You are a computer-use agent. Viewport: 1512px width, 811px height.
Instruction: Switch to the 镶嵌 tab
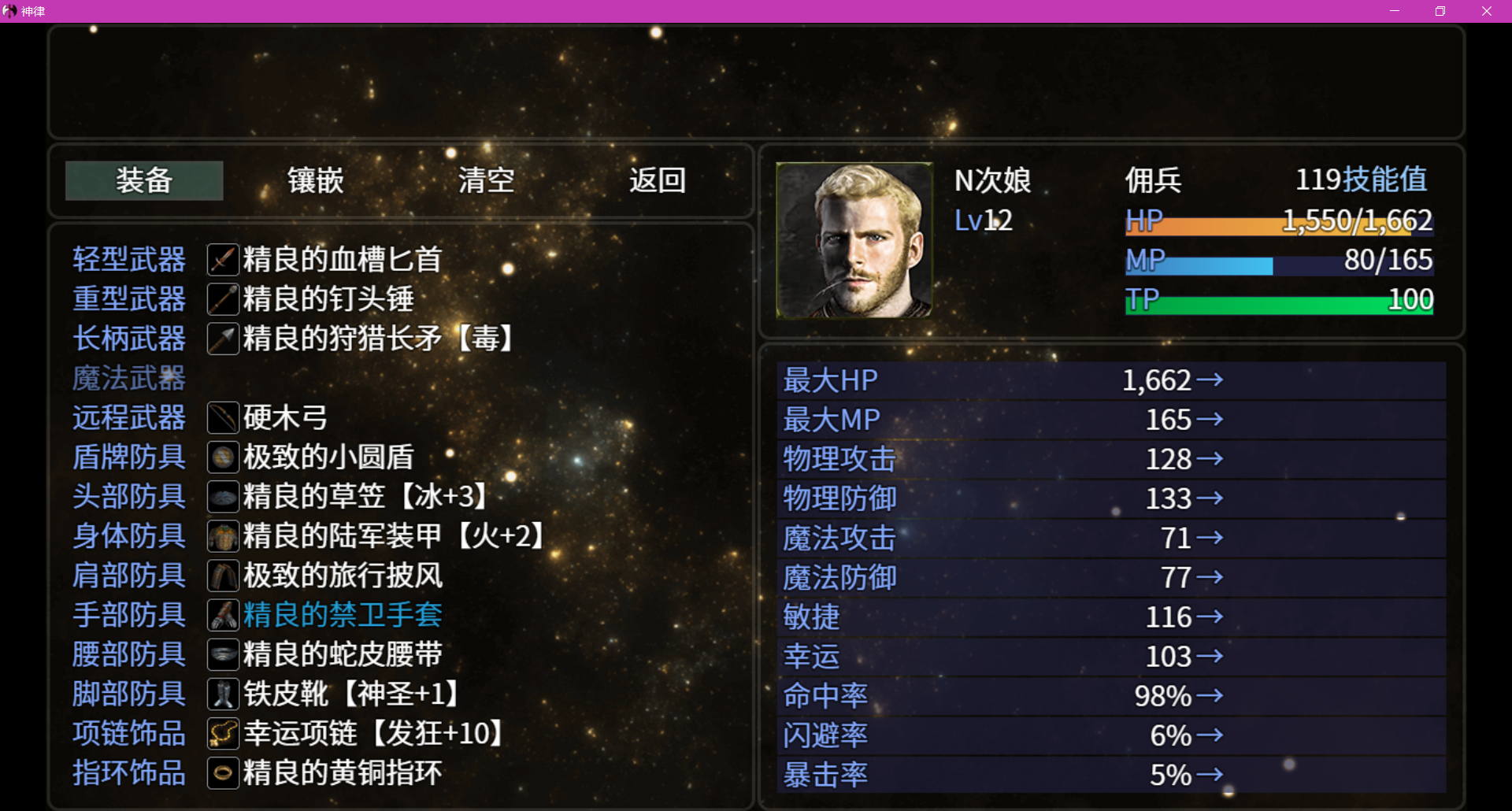click(314, 180)
